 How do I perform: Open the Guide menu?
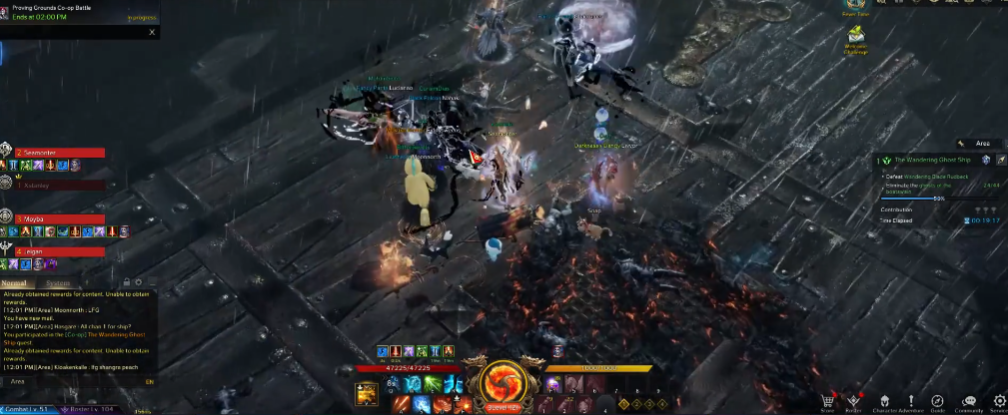click(x=938, y=401)
